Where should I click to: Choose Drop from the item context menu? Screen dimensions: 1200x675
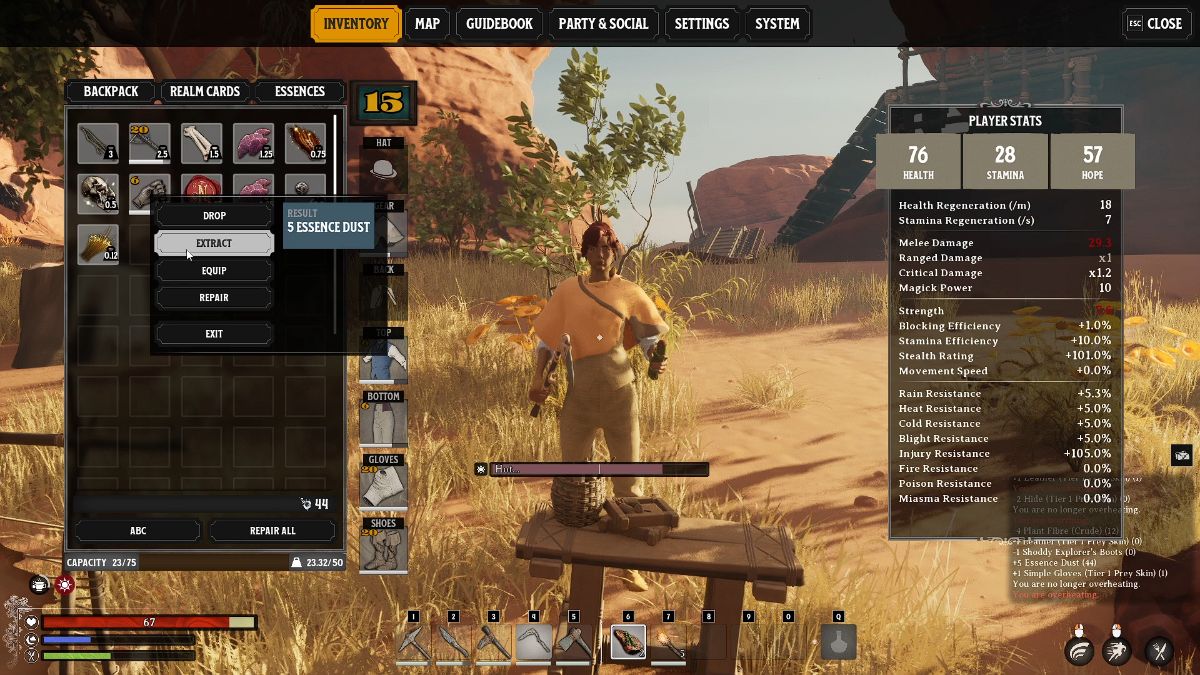(x=214, y=216)
